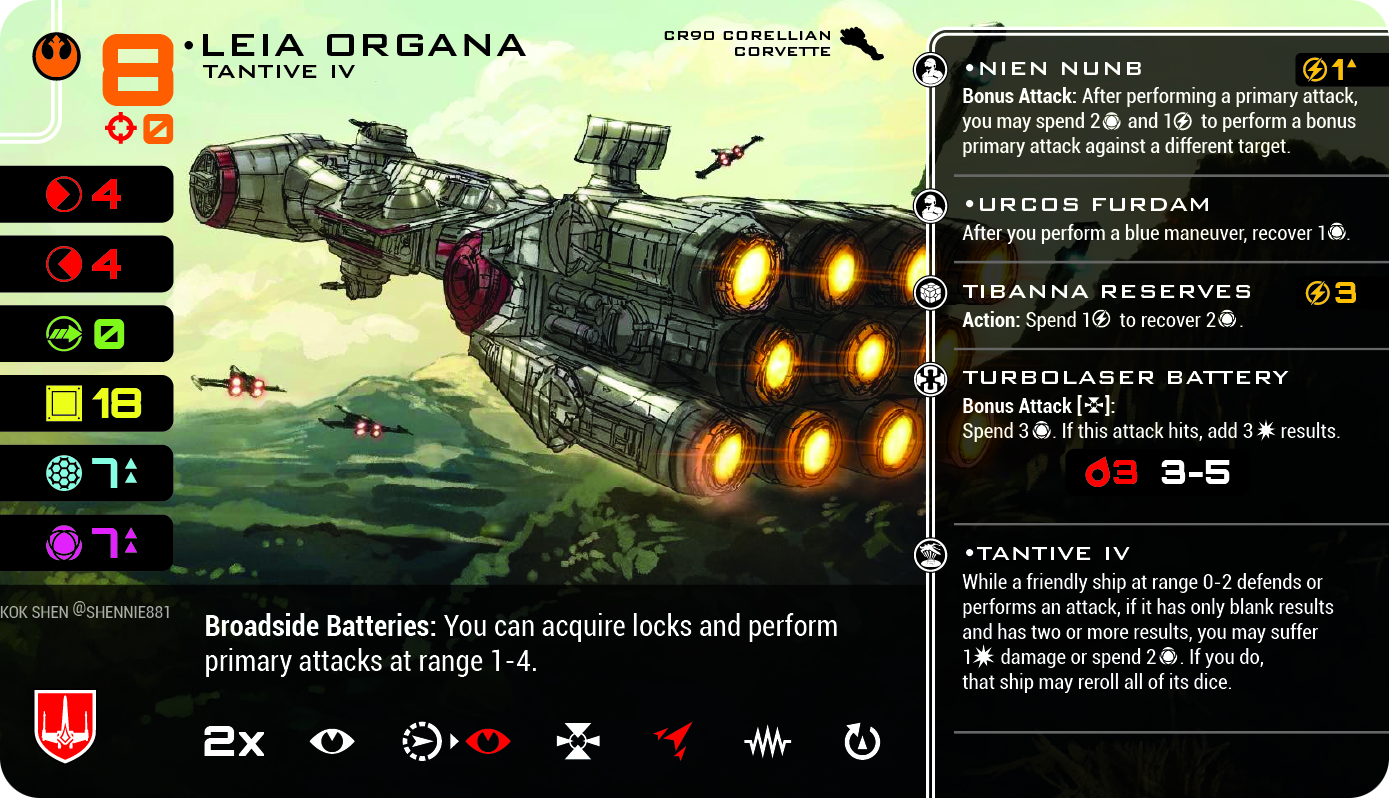This screenshot has height=798, width=1389.
Task: Choose the Tibanna Reserves upgrade row
Action: pyautogui.click(x=1107, y=292)
